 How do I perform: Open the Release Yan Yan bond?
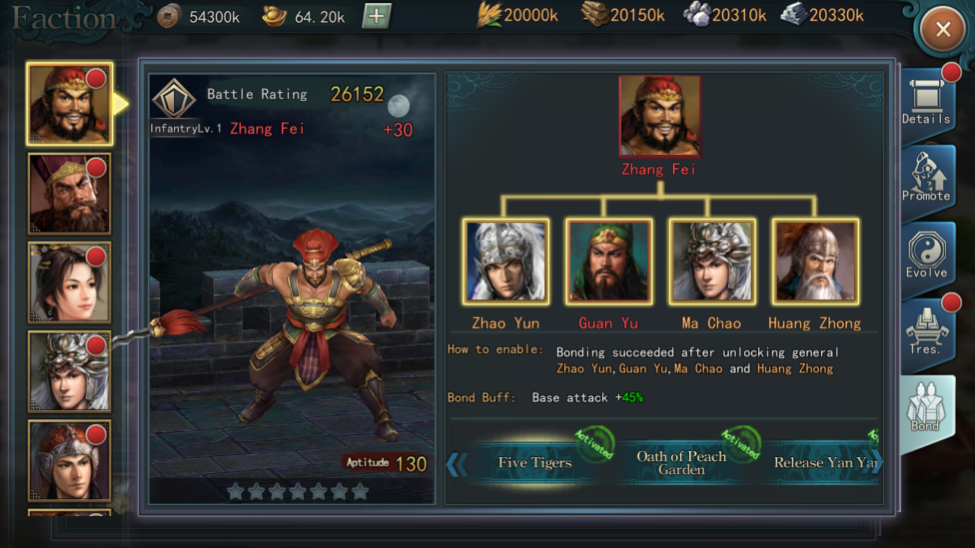tap(824, 463)
